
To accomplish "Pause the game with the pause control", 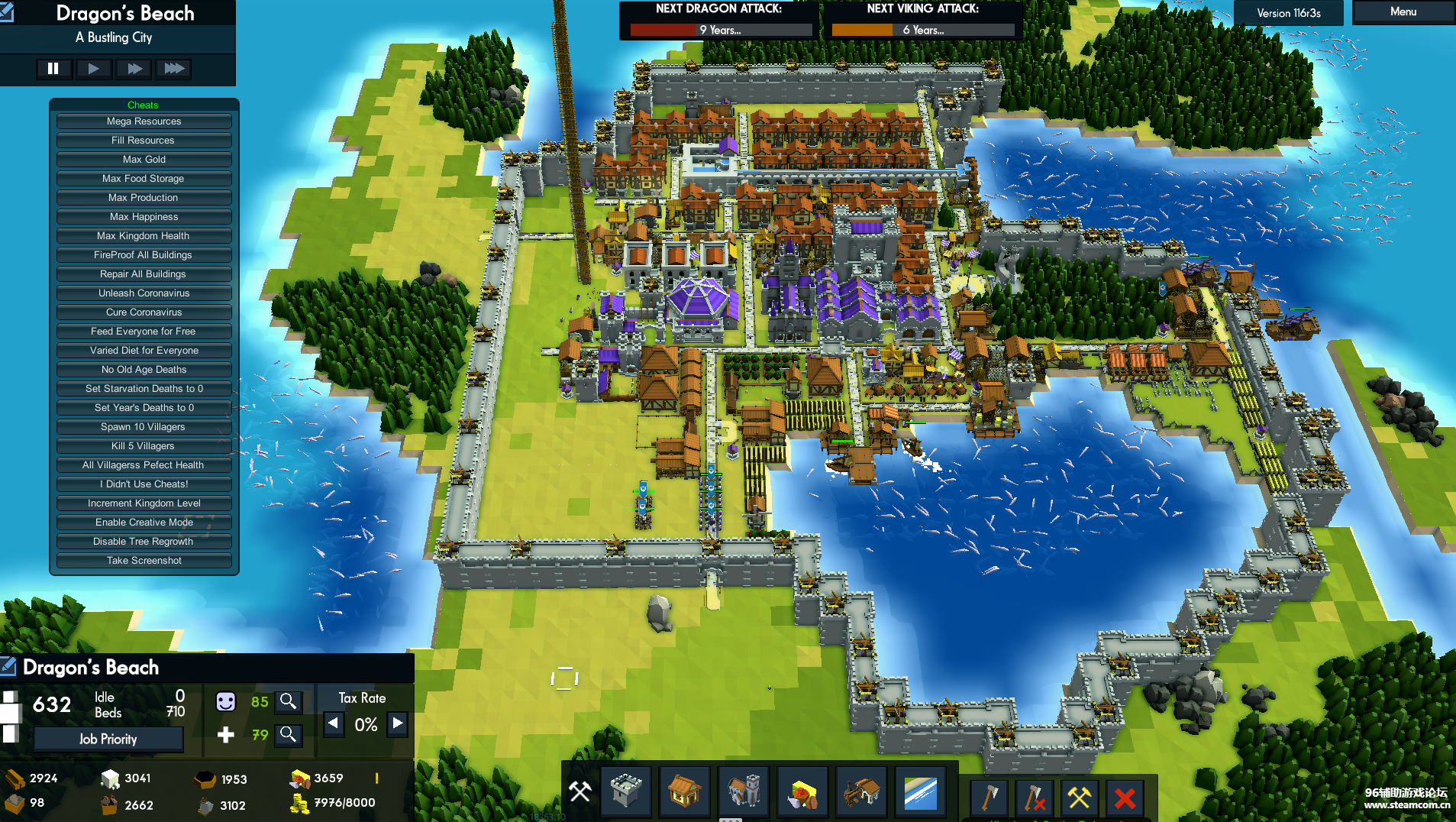I will pyautogui.click(x=54, y=69).
